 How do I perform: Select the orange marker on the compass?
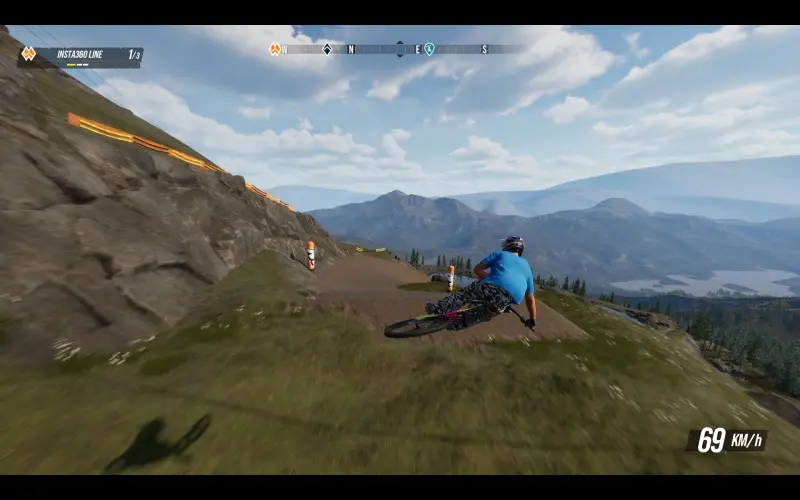(x=275, y=49)
